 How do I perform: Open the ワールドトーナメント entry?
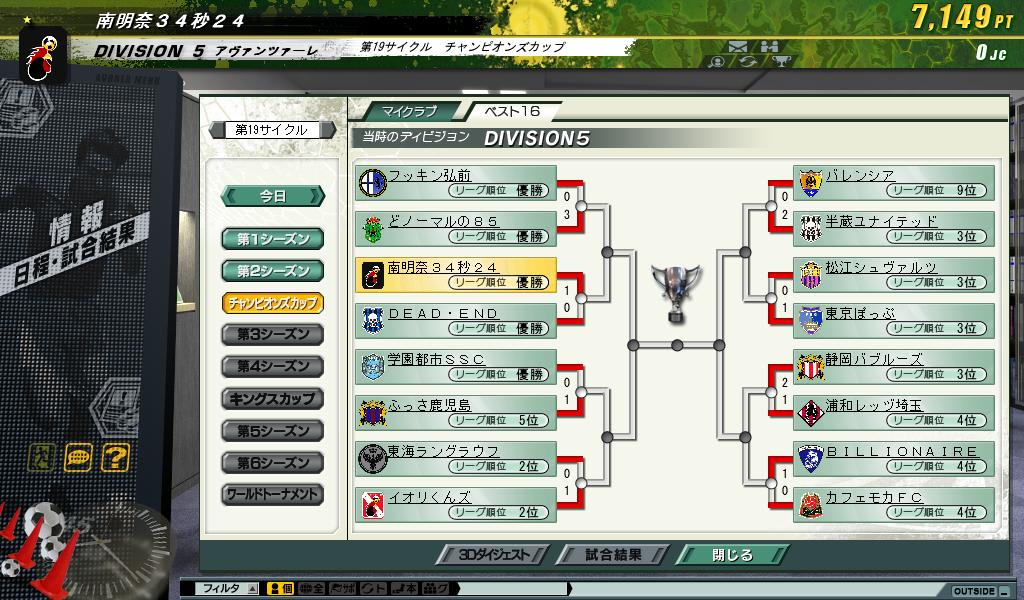(272, 495)
